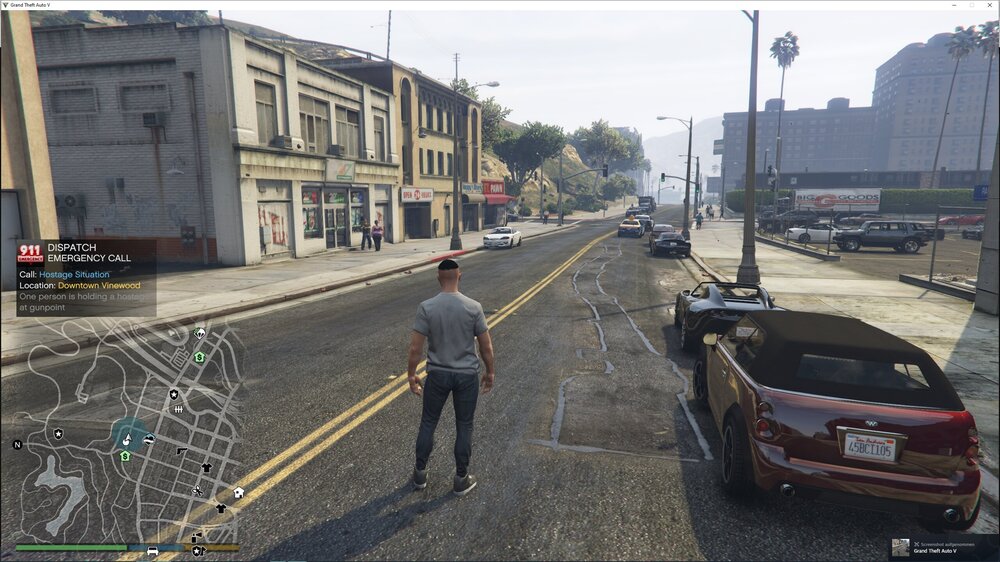The image size is (1000, 562).
Task: Click the north indicator on the minimap
Action: 17,444
